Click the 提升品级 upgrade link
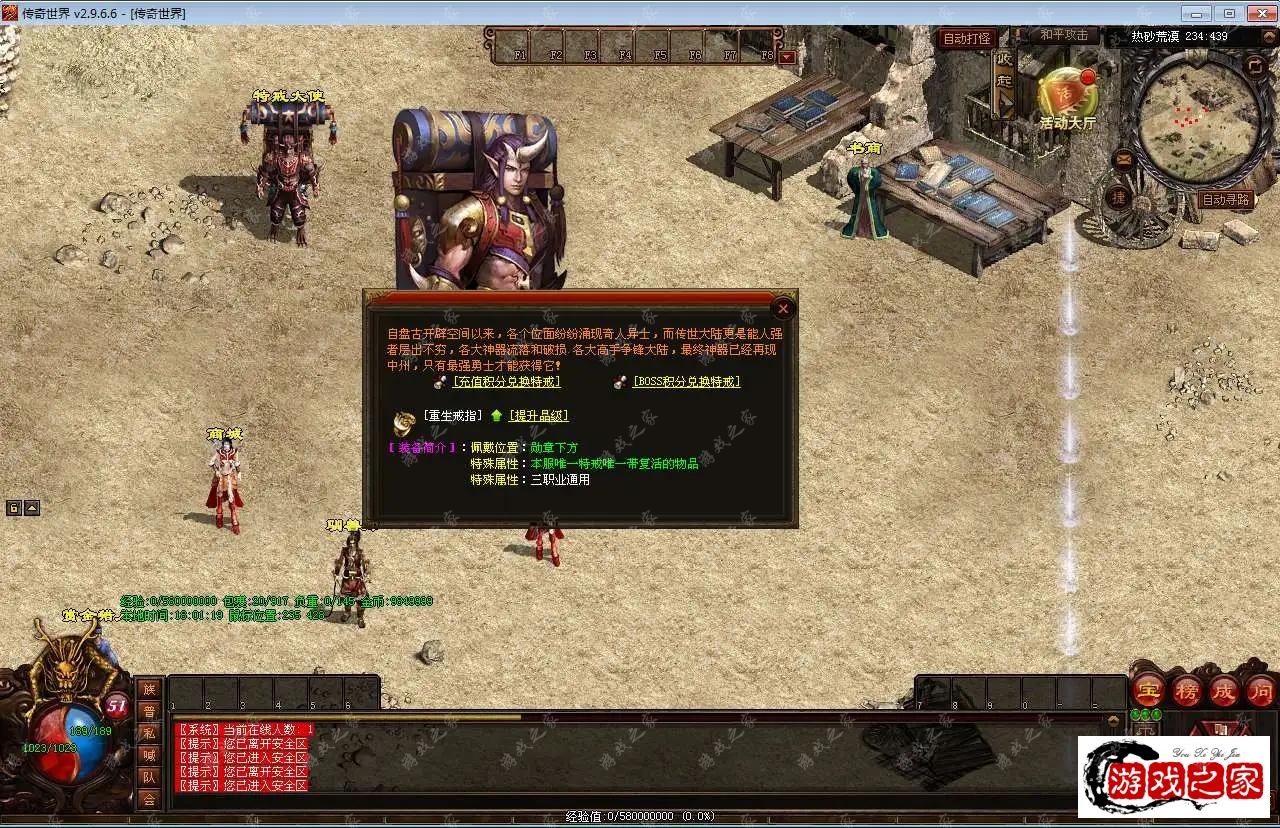 tap(538, 416)
